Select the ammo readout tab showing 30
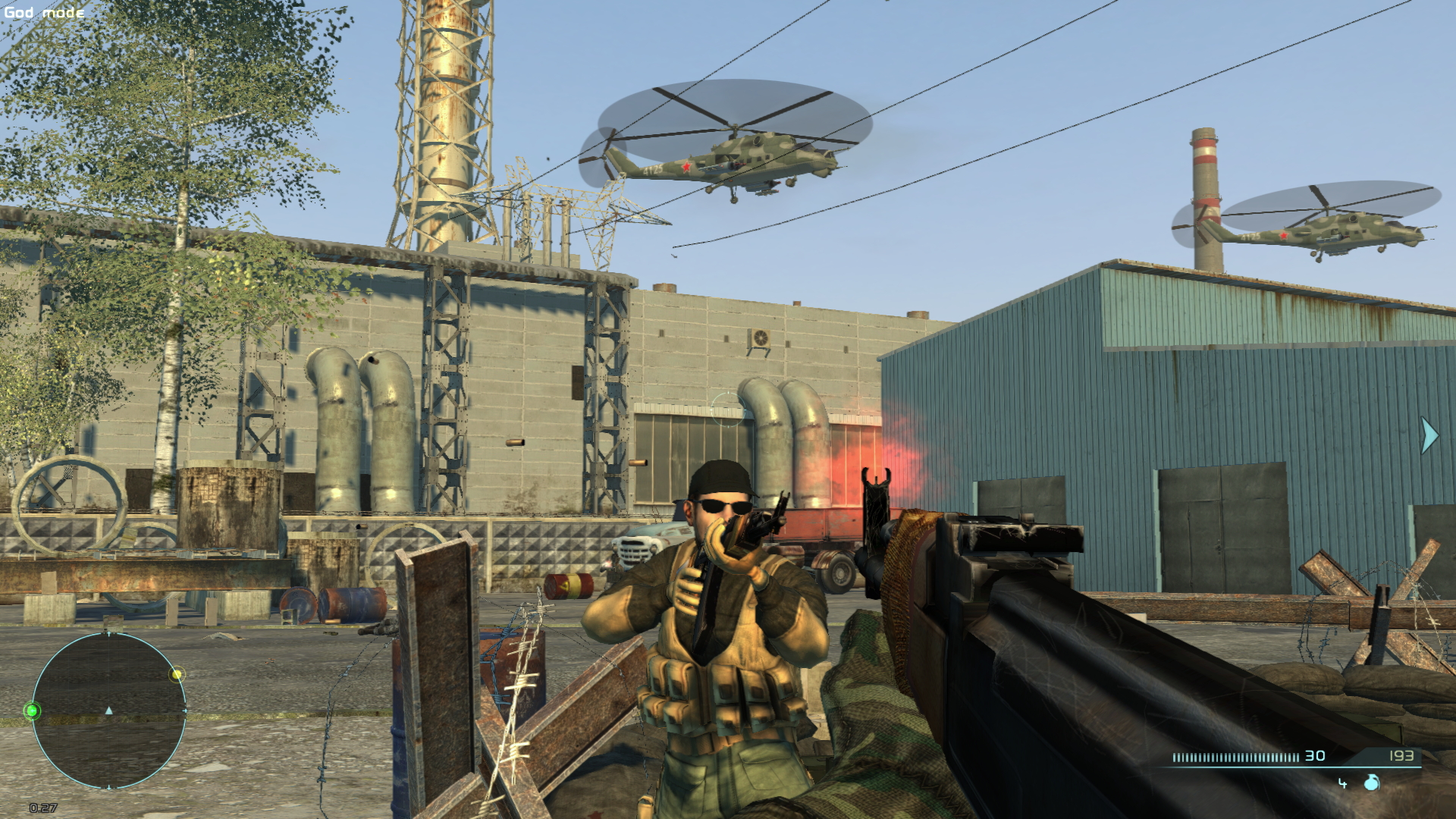The height and width of the screenshot is (819, 1456). (x=1314, y=755)
